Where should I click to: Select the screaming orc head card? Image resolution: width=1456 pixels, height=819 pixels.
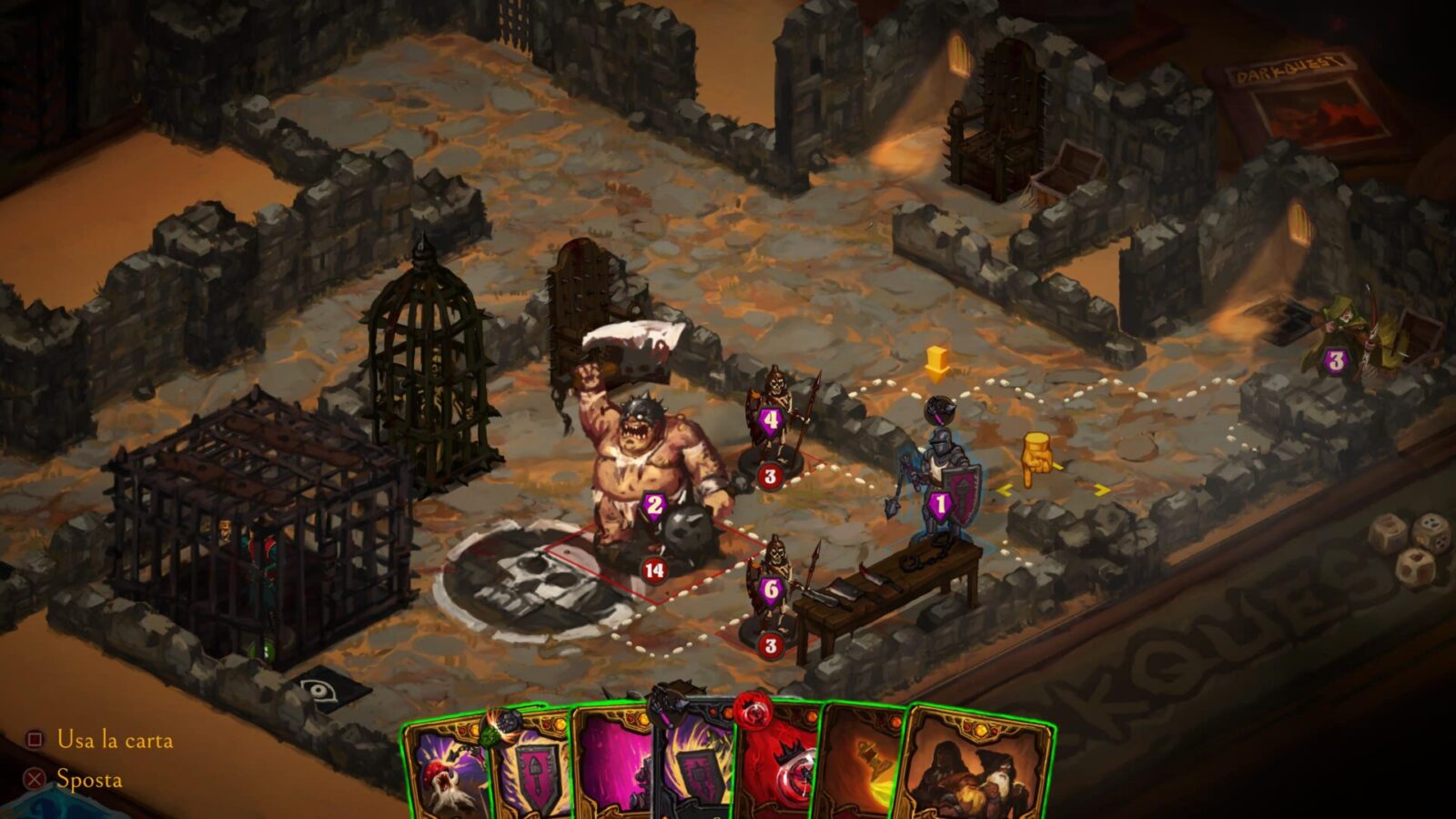point(446,772)
